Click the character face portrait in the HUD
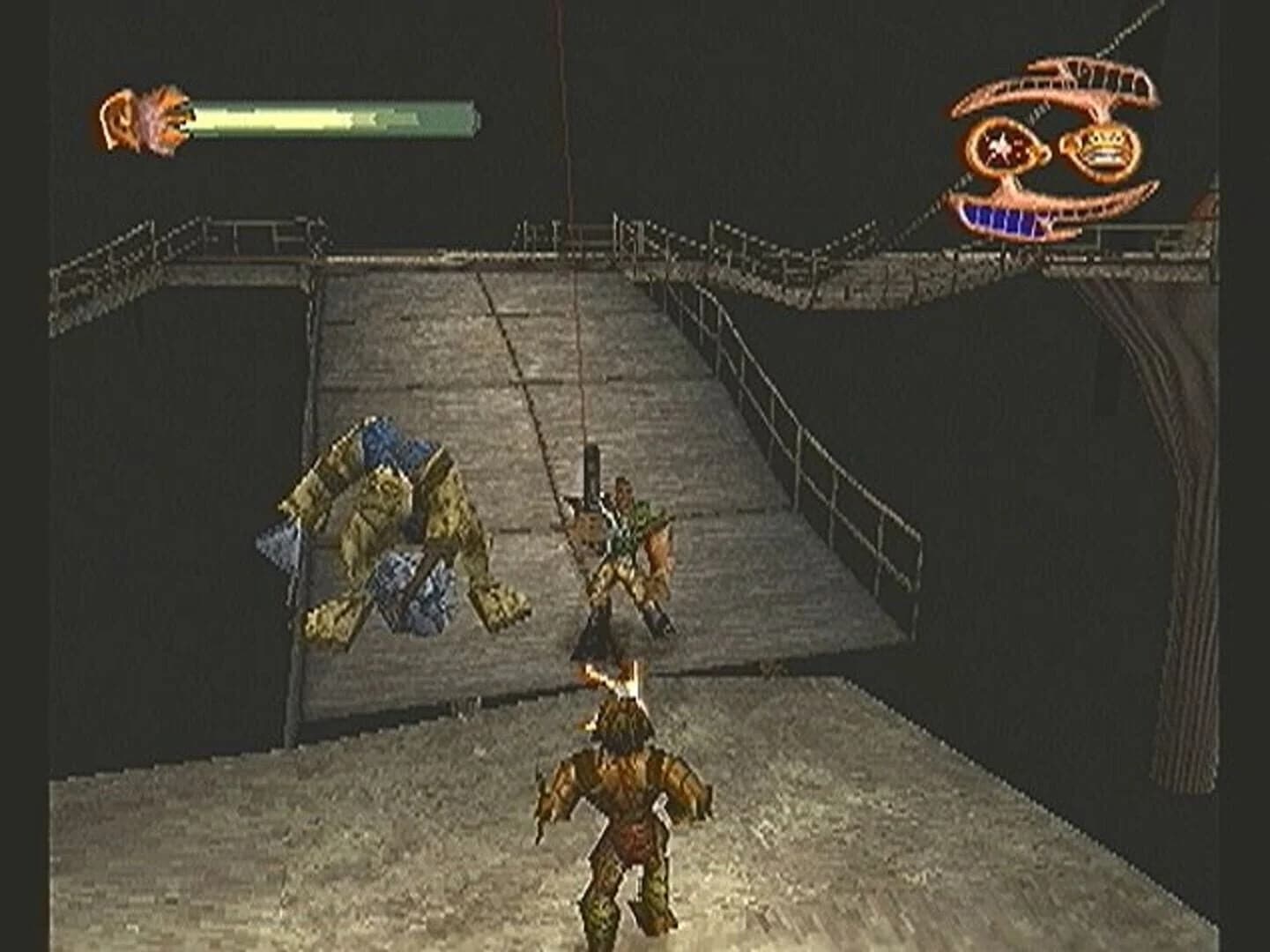Image resolution: width=1270 pixels, height=952 pixels. click(x=145, y=119)
